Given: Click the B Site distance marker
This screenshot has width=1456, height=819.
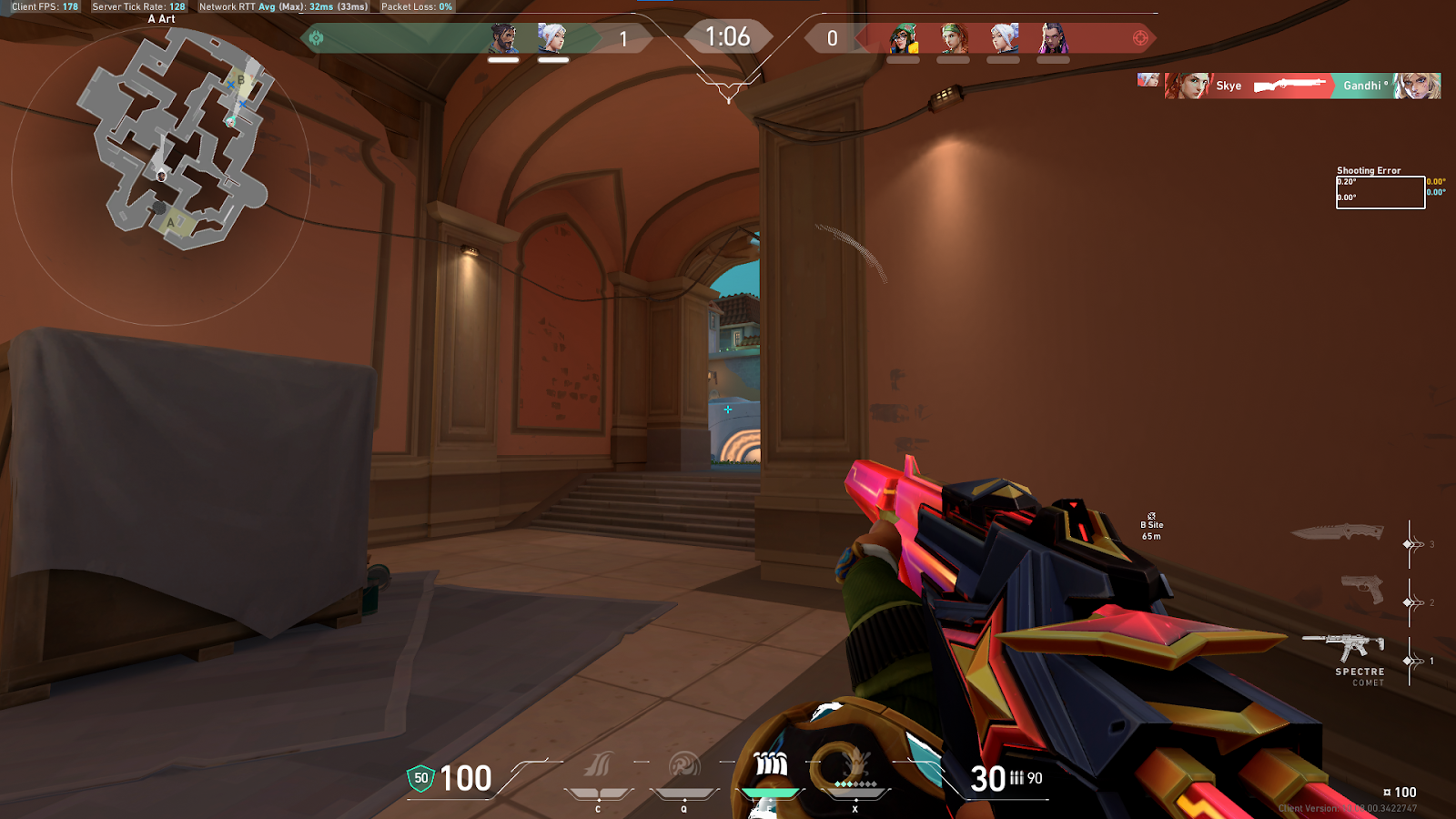Looking at the screenshot, I should pyautogui.click(x=1152, y=526).
